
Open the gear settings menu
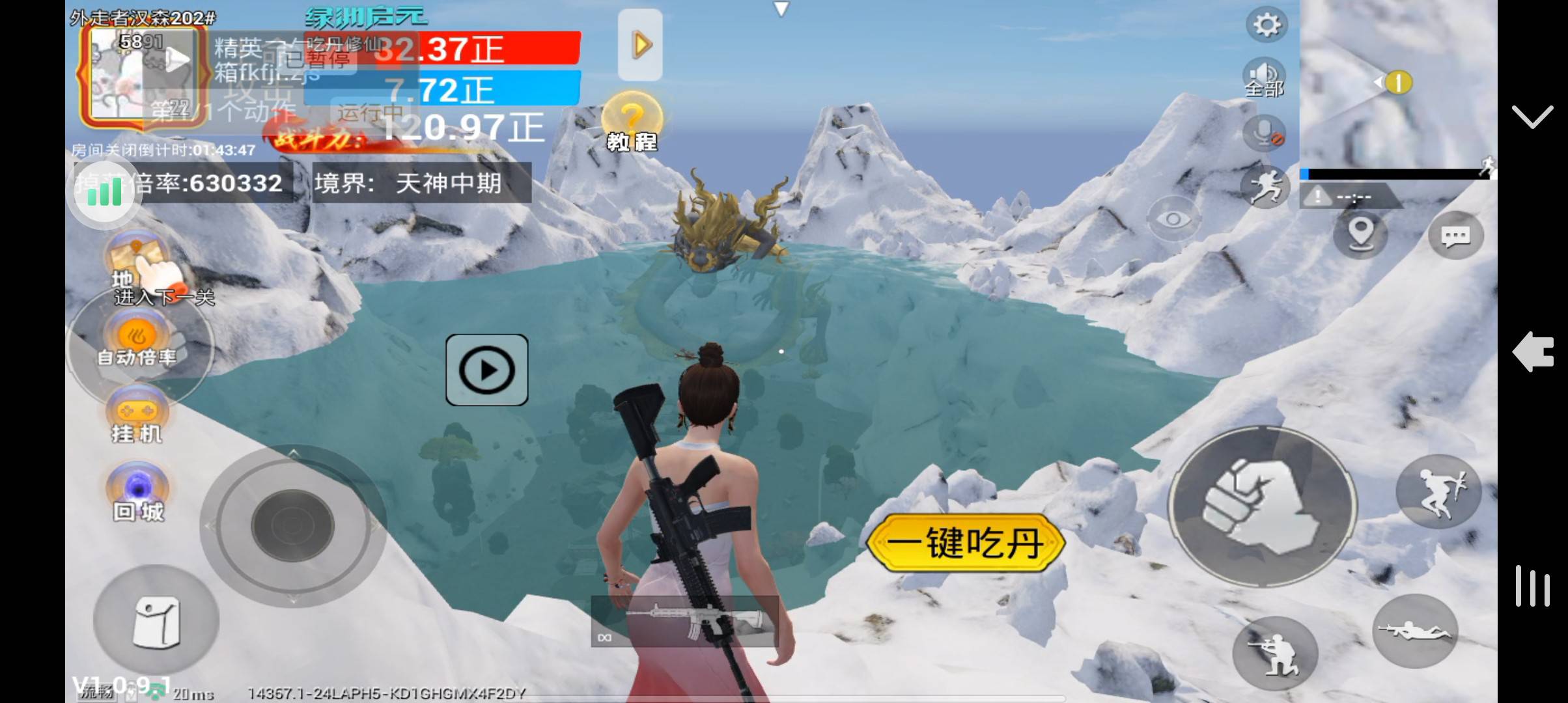[1266, 25]
